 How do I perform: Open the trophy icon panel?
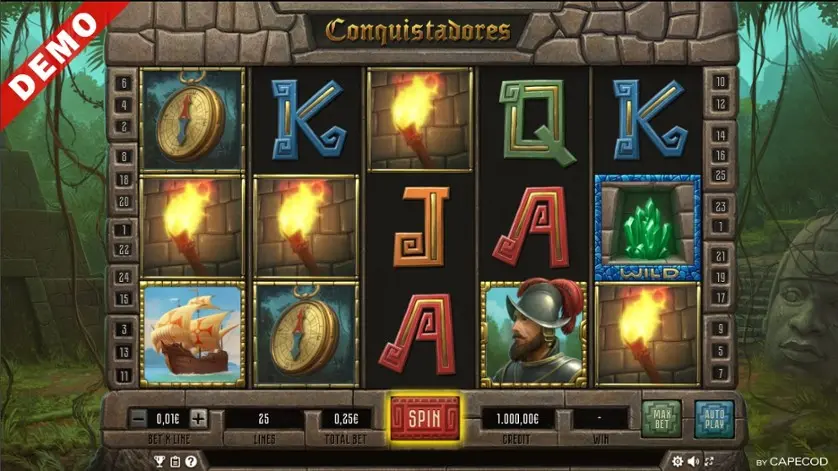coord(158,461)
